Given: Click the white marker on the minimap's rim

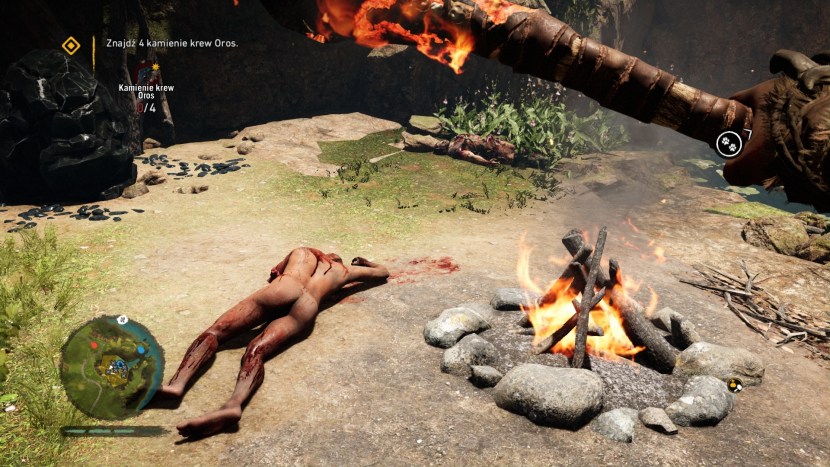Looking at the screenshot, I should tap(122, 320).
